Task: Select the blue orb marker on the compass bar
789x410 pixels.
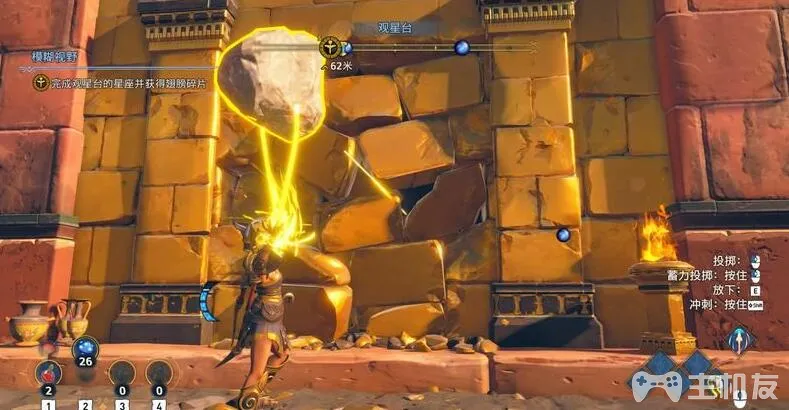Action: point(461,47)
